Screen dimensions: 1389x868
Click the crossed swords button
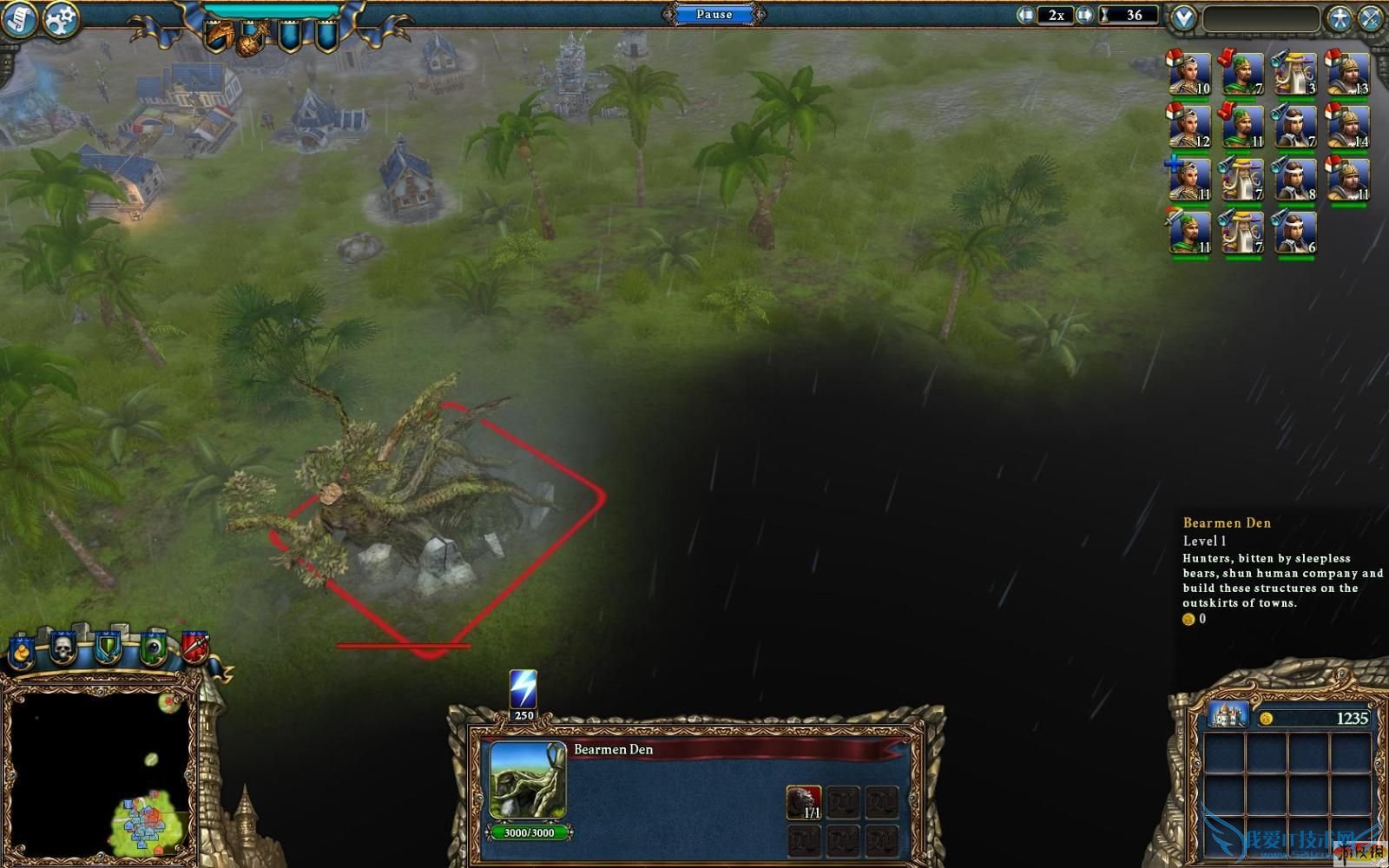[1372, 17]
